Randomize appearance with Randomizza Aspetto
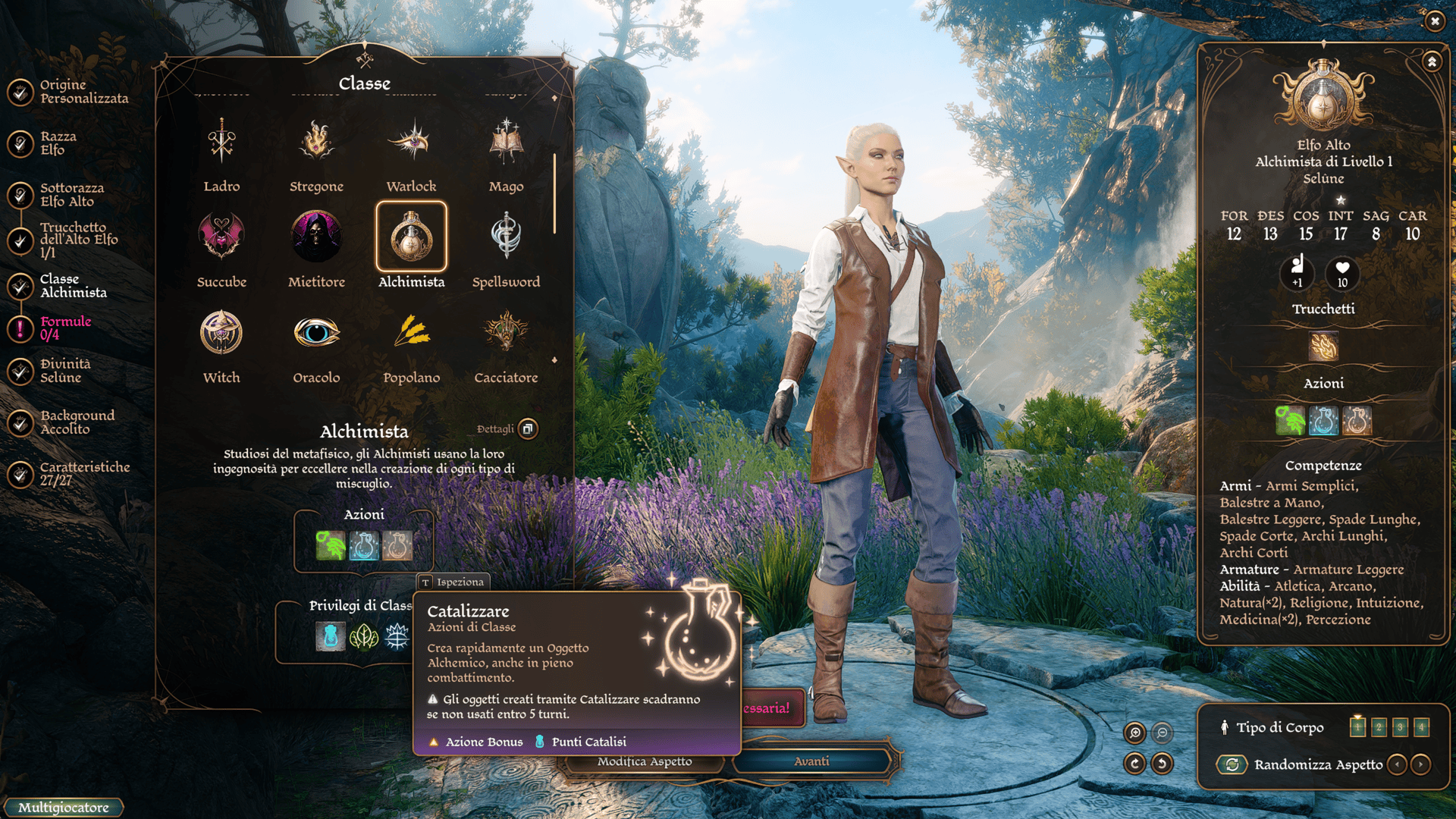1456x819 pixels. tap(1232, 764)
